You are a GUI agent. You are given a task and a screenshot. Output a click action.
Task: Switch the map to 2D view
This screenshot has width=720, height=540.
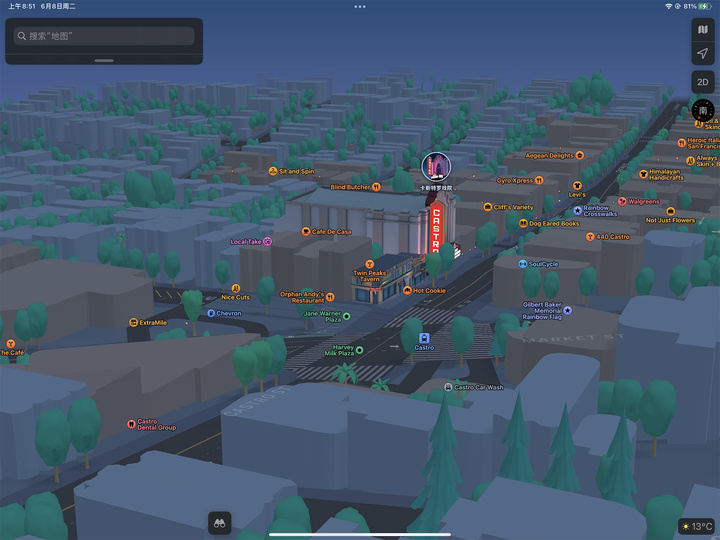703,82
